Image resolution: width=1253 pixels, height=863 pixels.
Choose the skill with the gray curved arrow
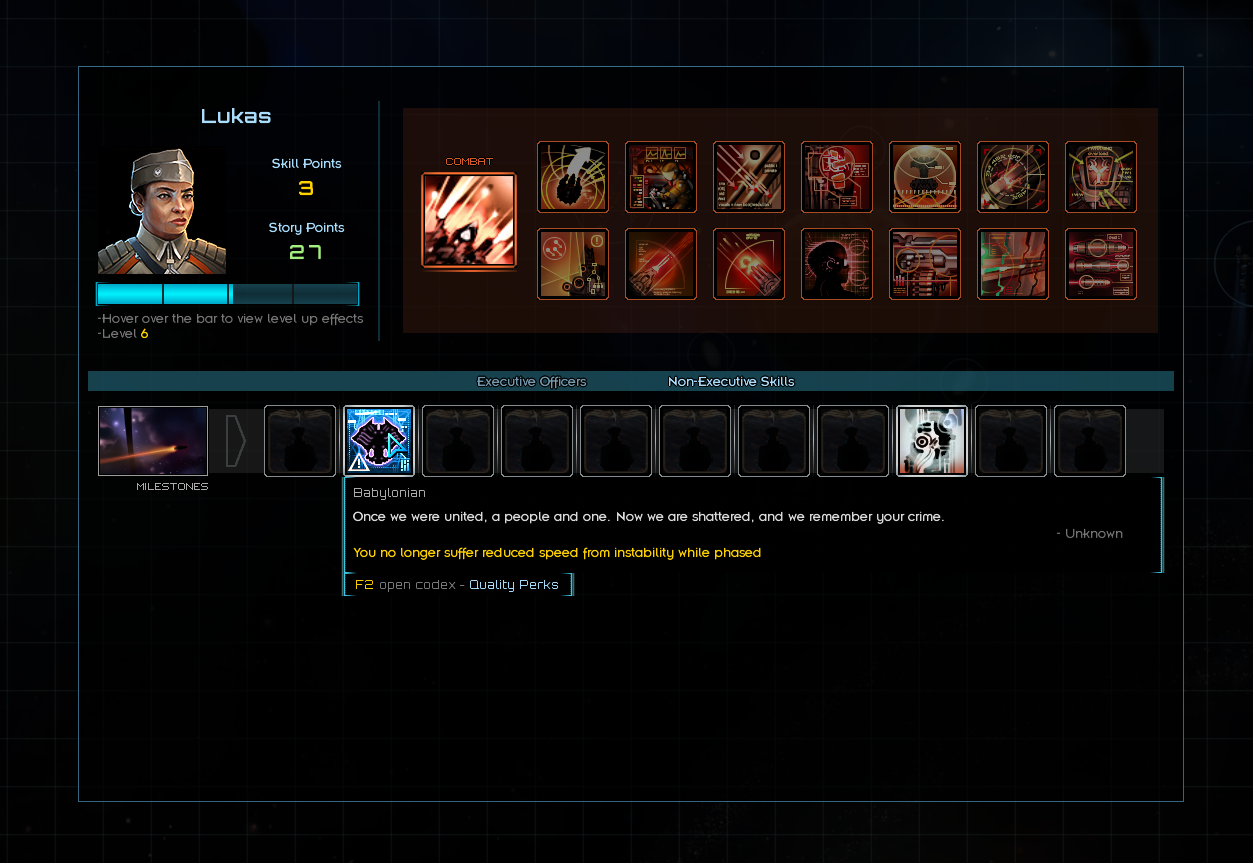(x=573, y=177)
